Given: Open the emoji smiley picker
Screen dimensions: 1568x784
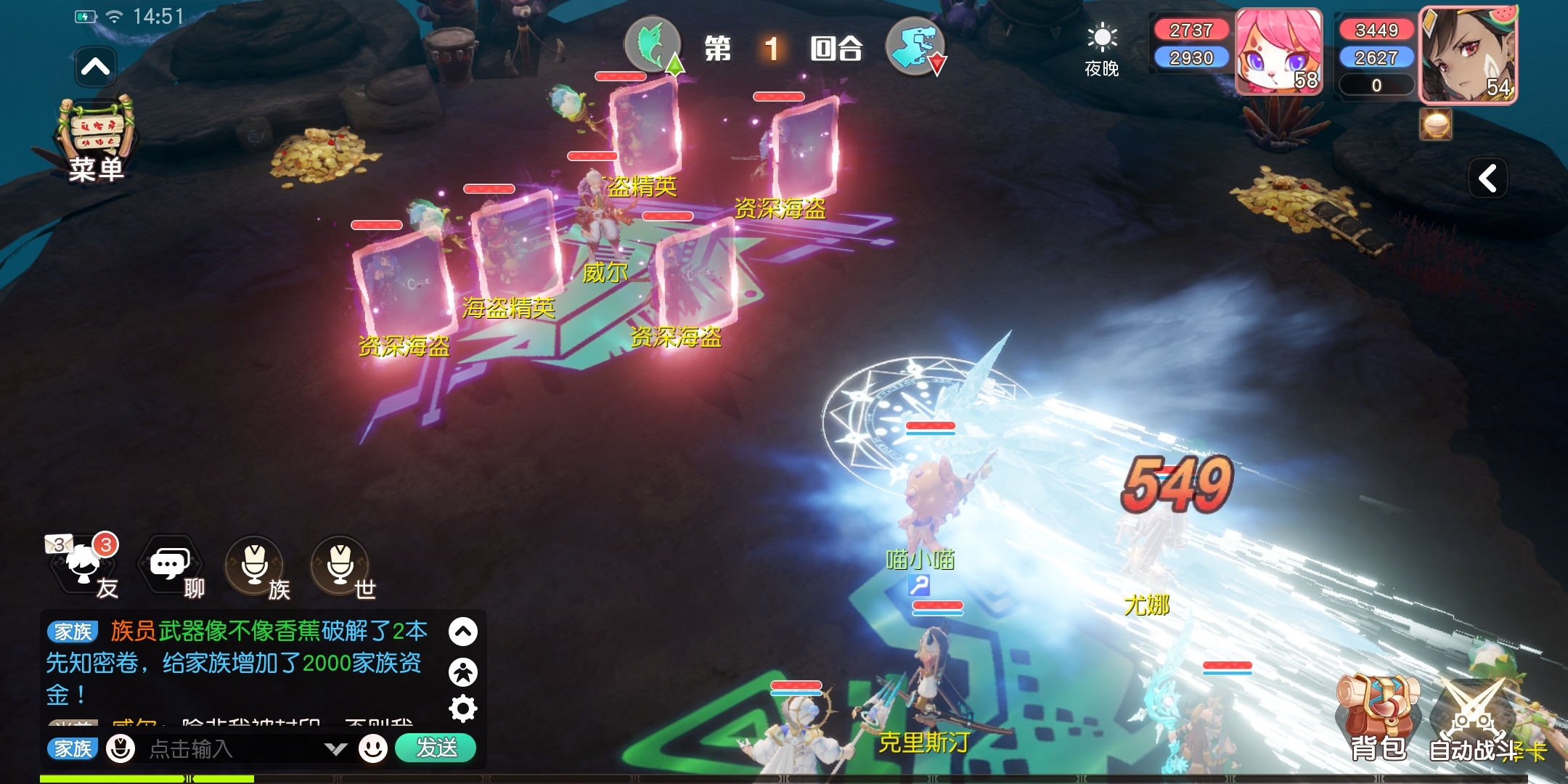Looking at the screenshot, I should pos(373,748).
